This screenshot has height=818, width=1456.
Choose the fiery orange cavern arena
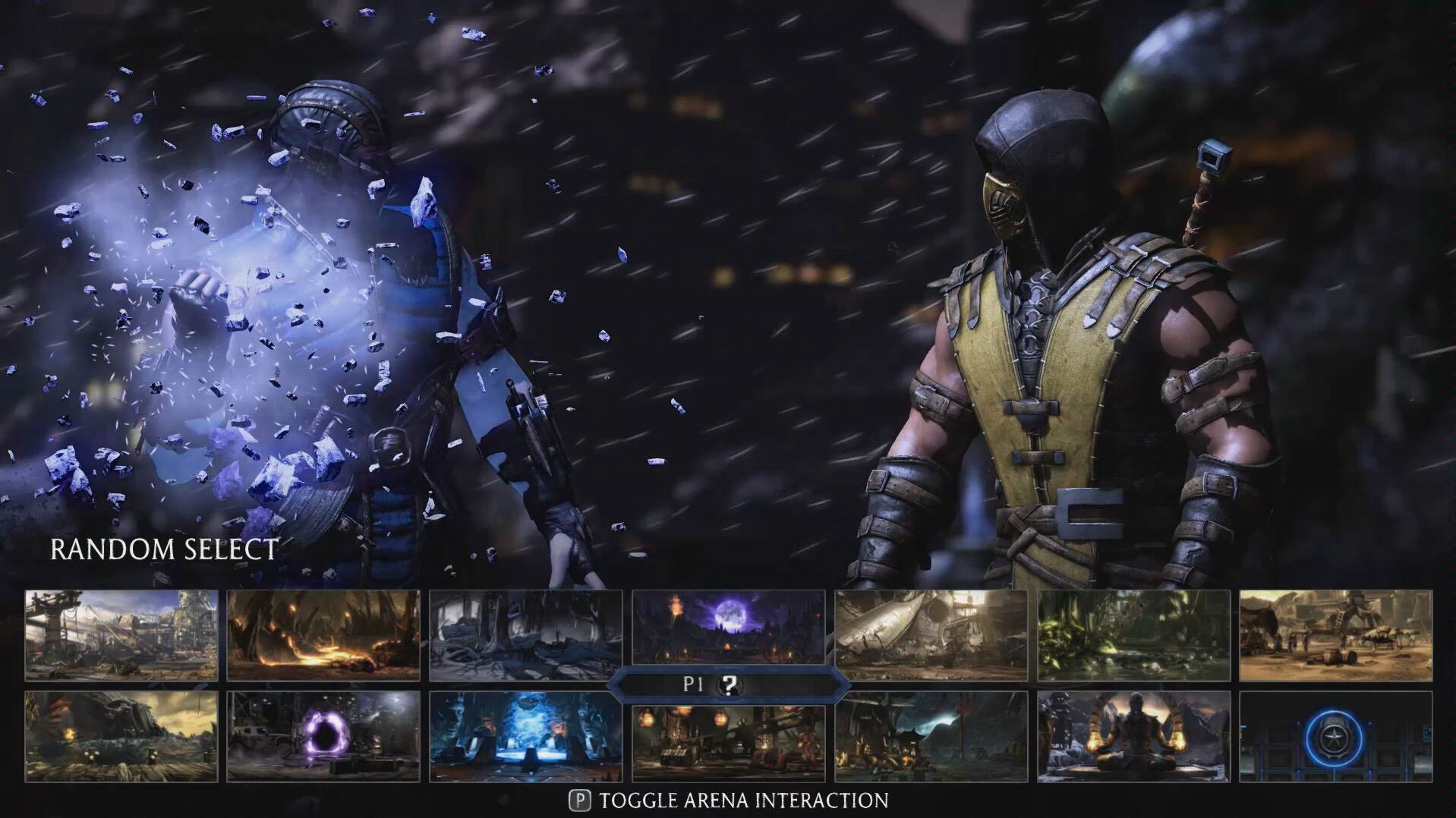pos(323,635)
